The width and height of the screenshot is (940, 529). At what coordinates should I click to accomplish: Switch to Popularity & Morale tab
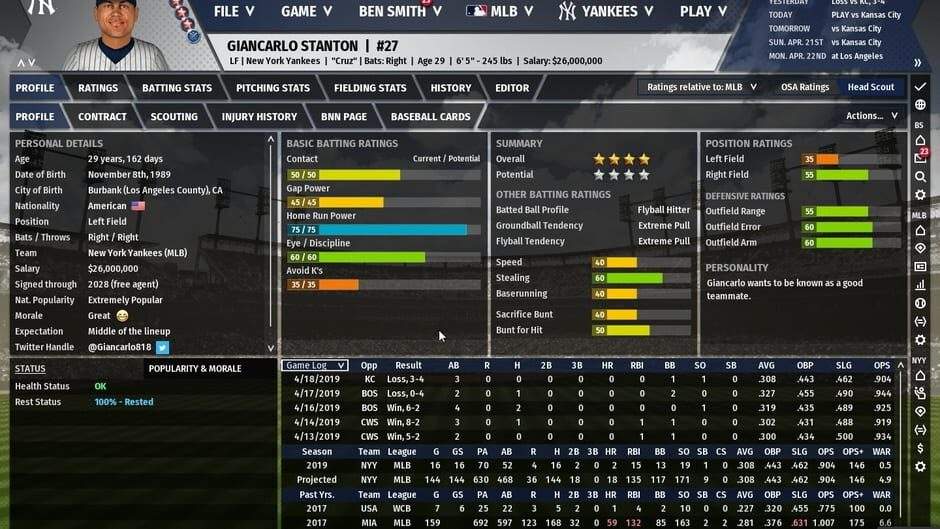pos(195,368)
